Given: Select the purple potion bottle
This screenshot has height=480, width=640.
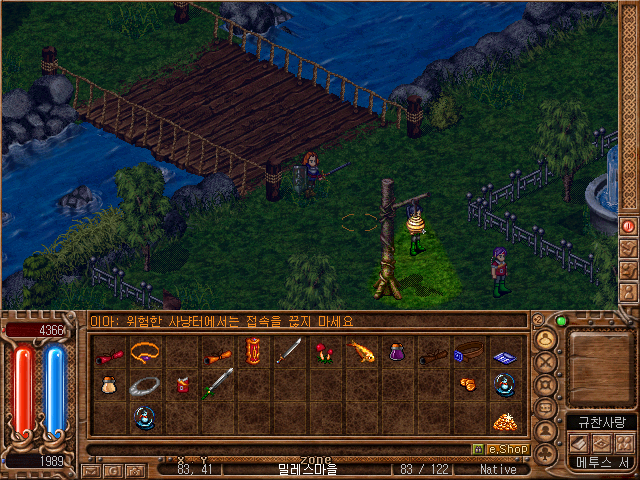Looking at the screenshot, I should coord(397,351).
